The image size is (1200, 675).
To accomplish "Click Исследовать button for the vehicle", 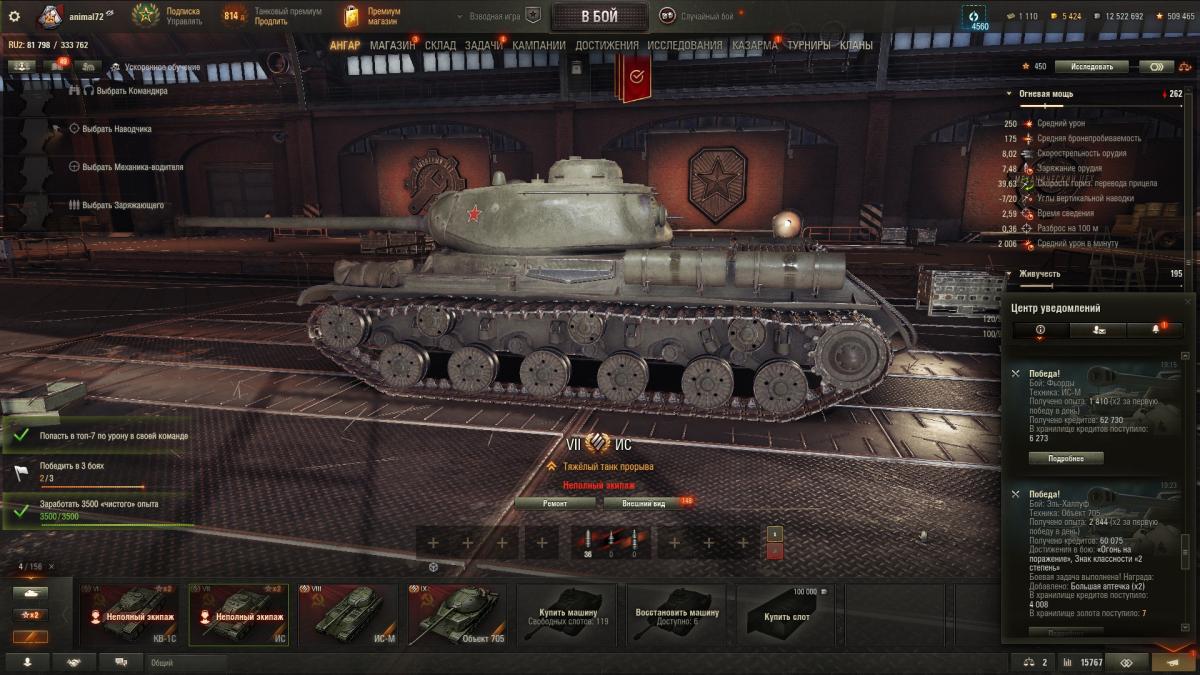I will point(1091,67).
